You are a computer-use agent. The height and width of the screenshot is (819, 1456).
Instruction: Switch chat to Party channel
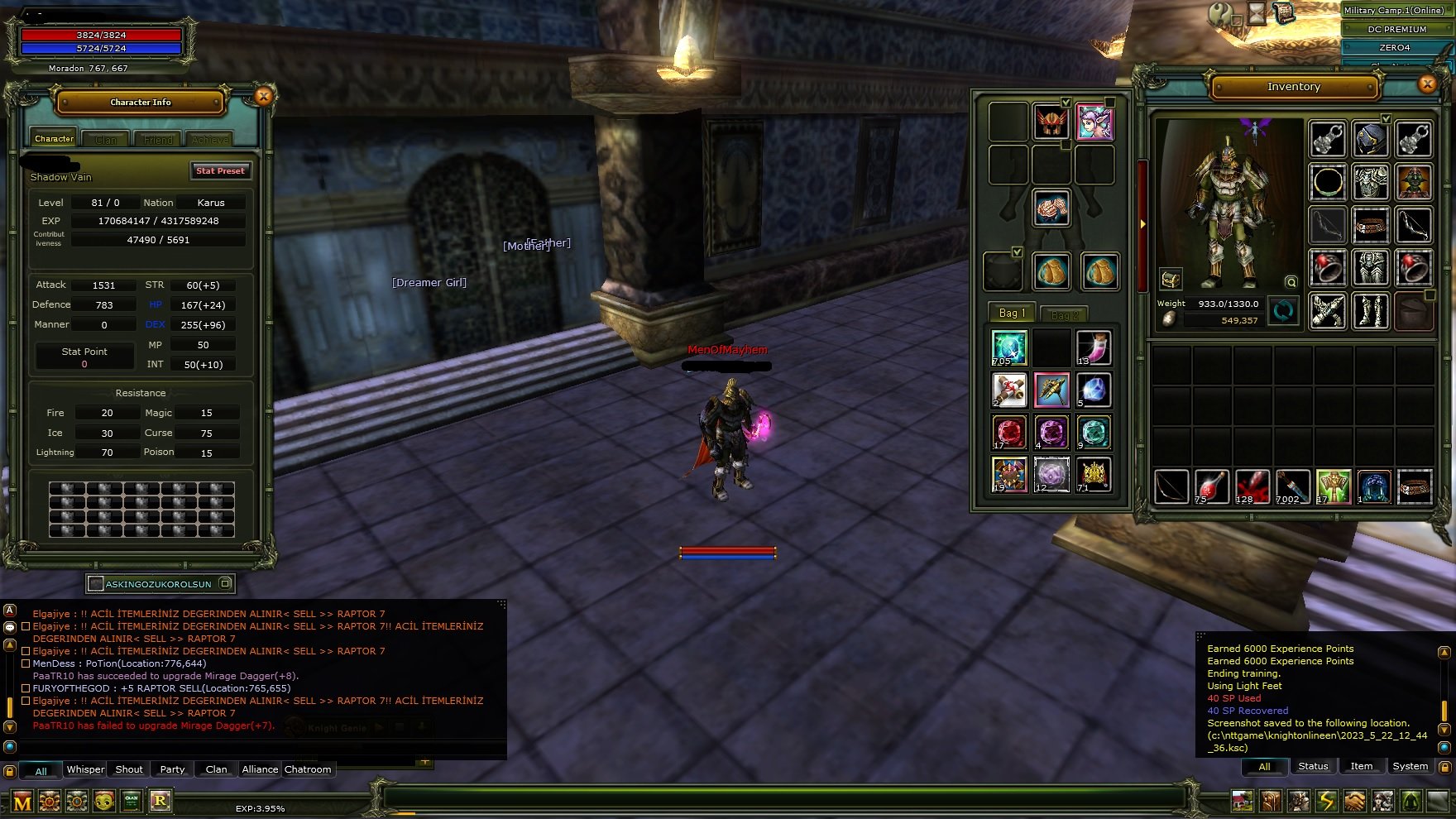click(172, 769)
